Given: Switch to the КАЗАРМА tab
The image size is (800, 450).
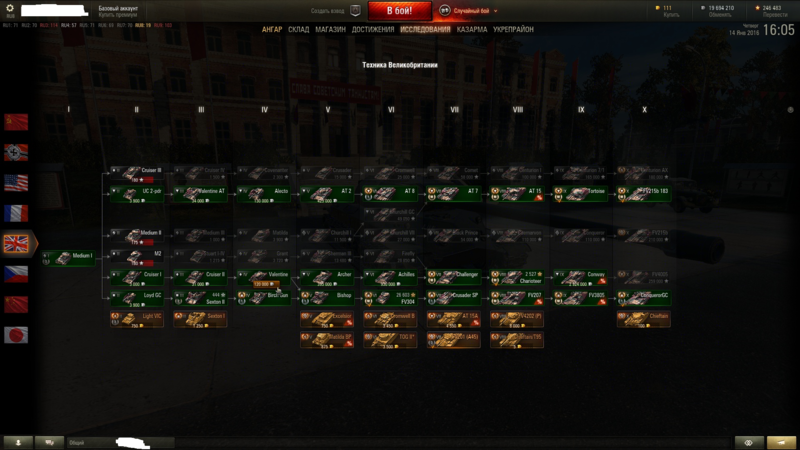Looking at the screenshot, I should 472,30.
